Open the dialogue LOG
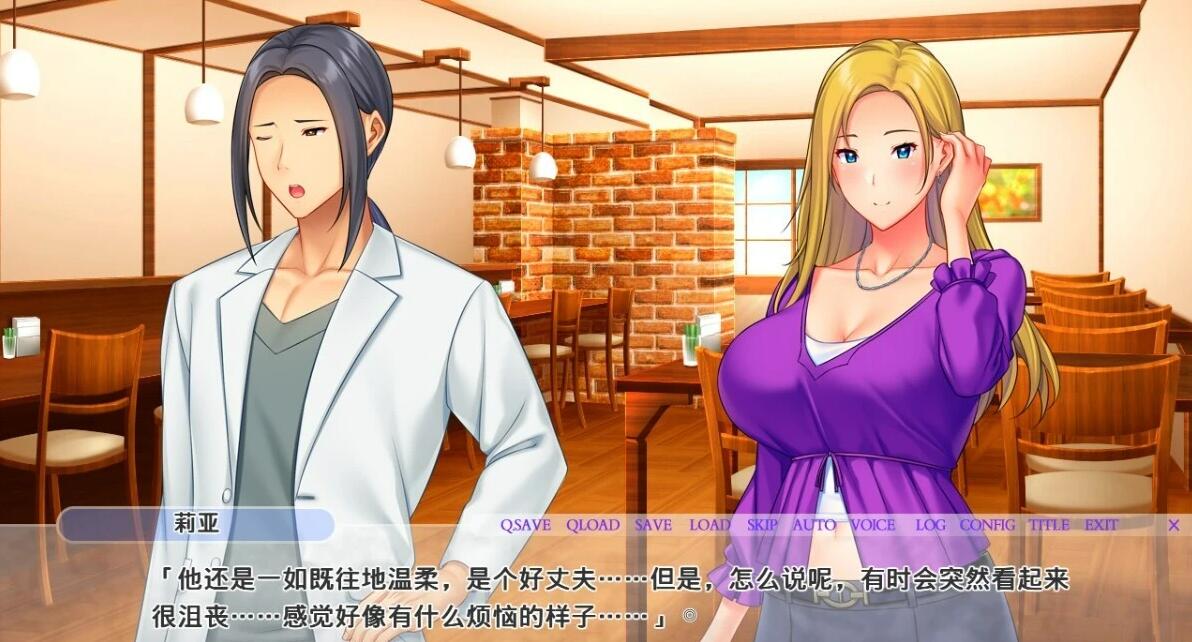This screenshot has width=1192, height=642. (x=930, y=525)
